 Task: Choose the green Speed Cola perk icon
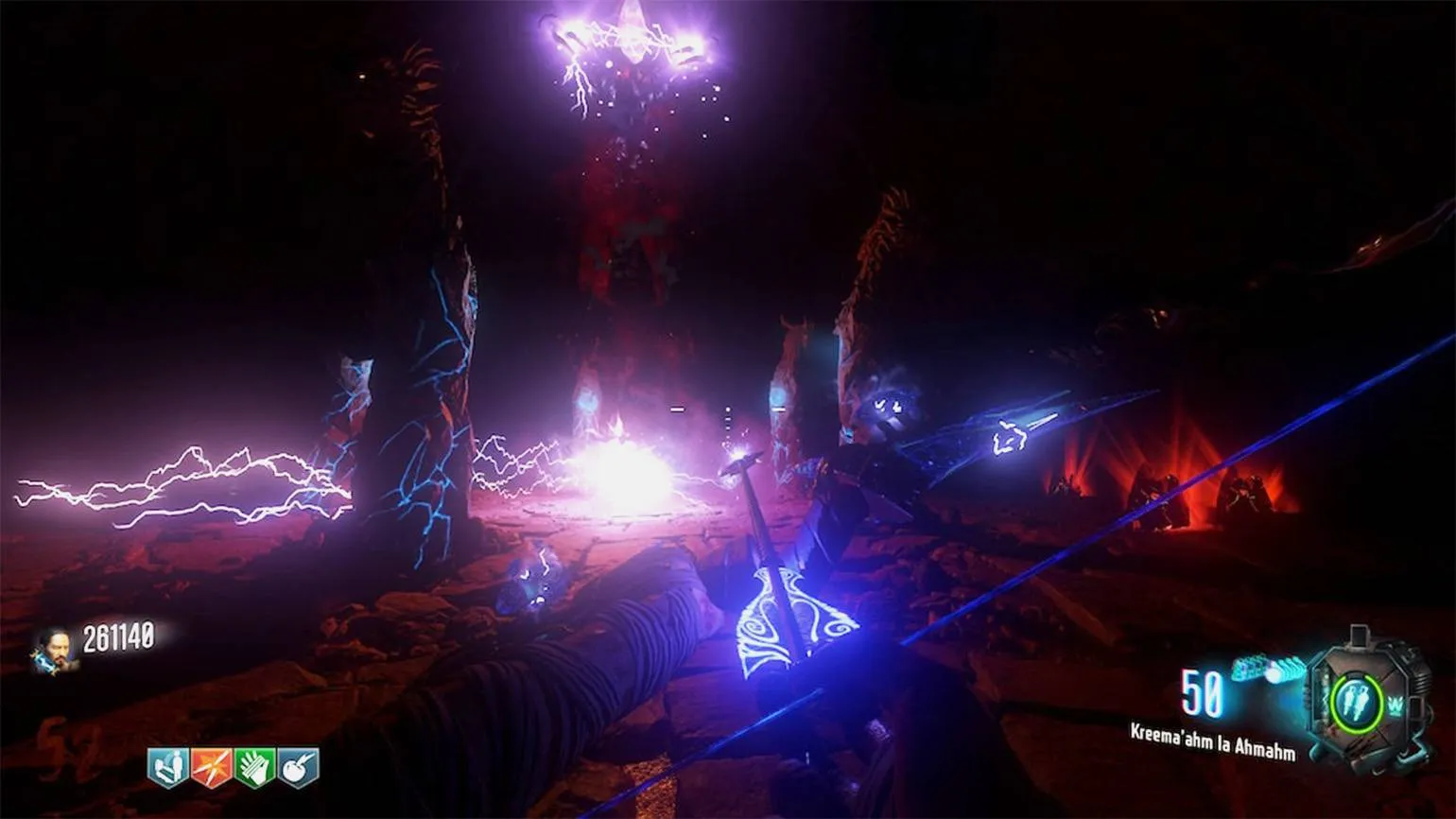[x=254, y=767]
